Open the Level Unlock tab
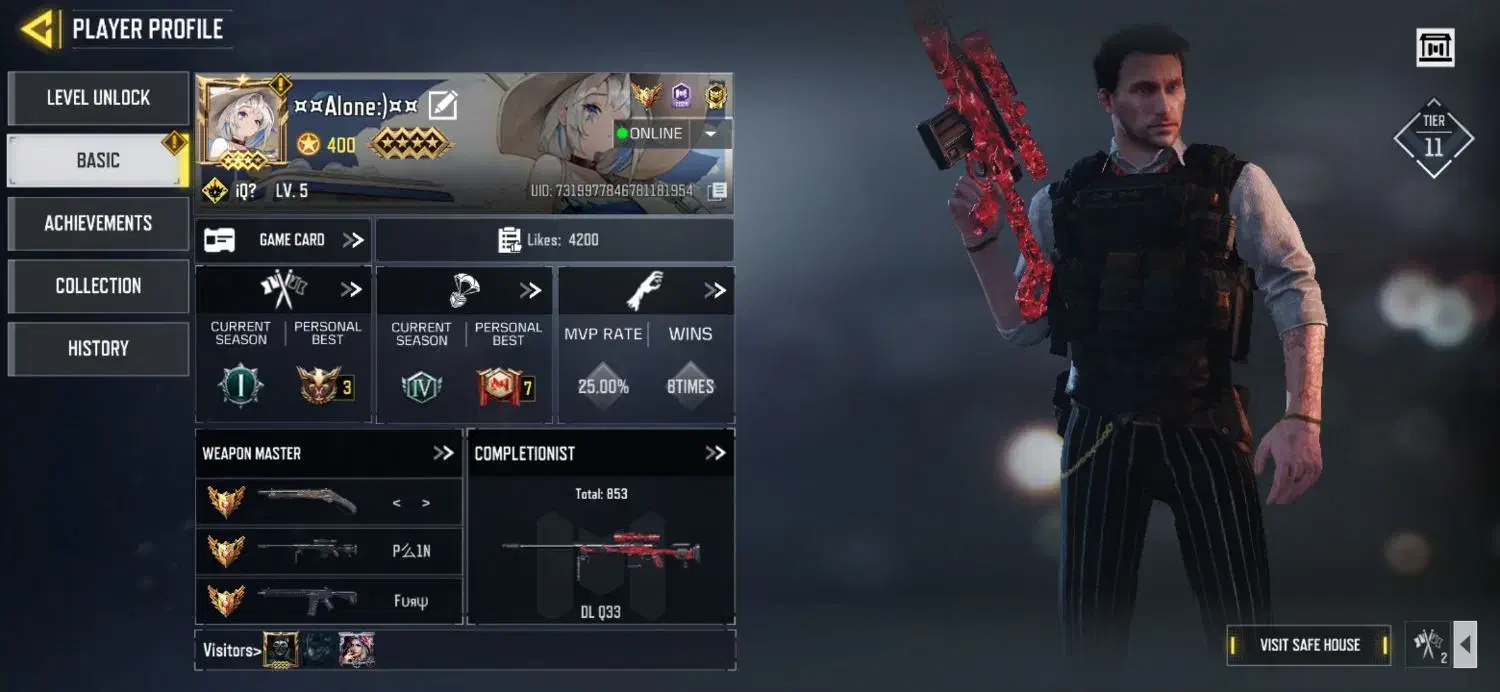This screenshot has height=692, width=1500. [x=98, y=98]
